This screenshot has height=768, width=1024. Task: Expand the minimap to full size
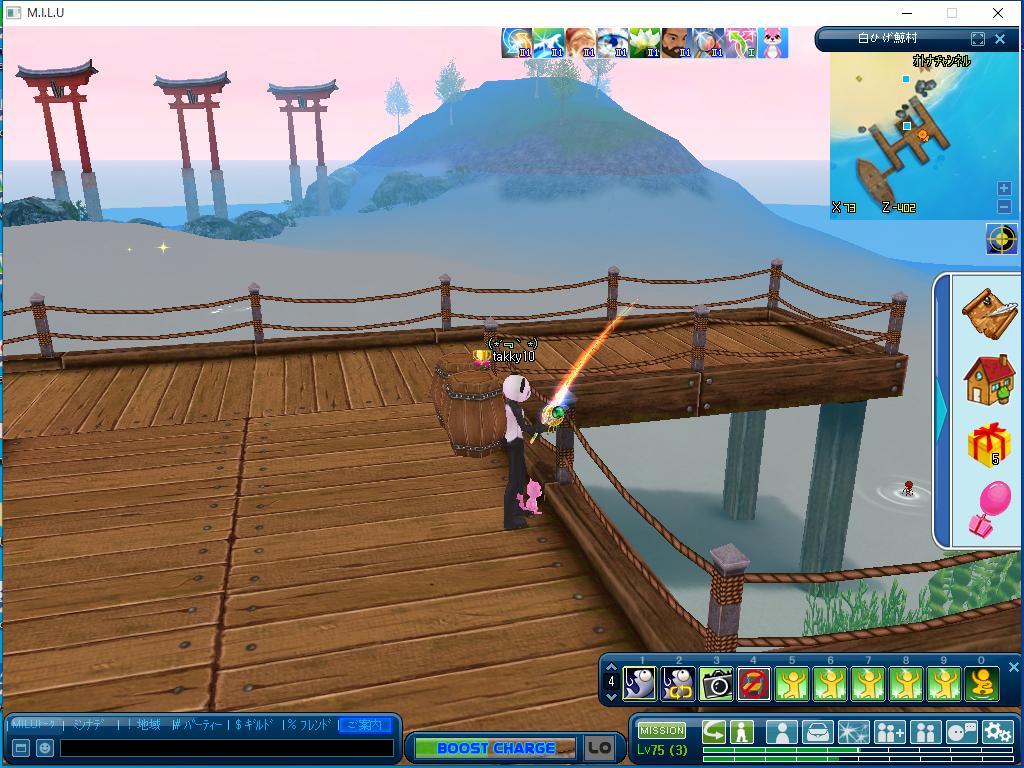point(978,39)
